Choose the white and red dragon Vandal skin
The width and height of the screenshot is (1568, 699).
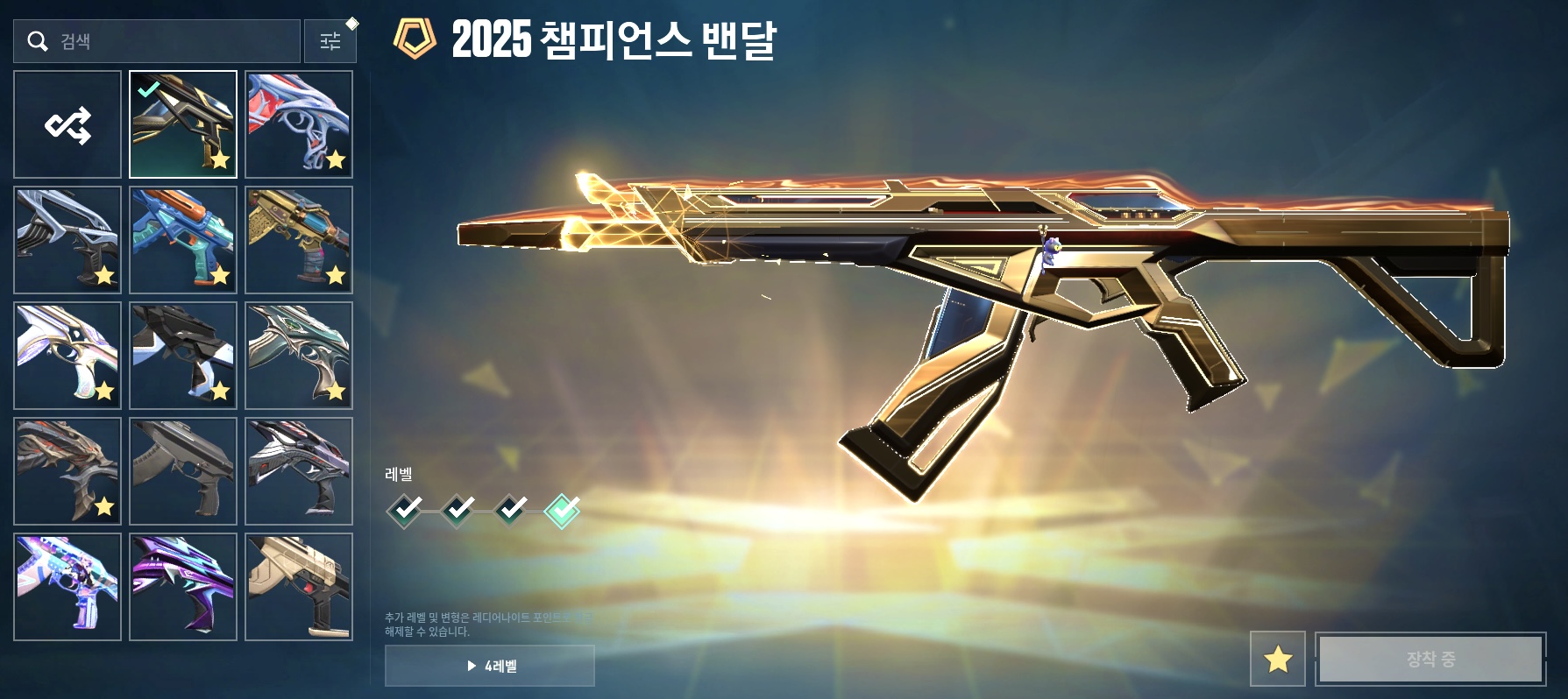(x=299, y=124)
